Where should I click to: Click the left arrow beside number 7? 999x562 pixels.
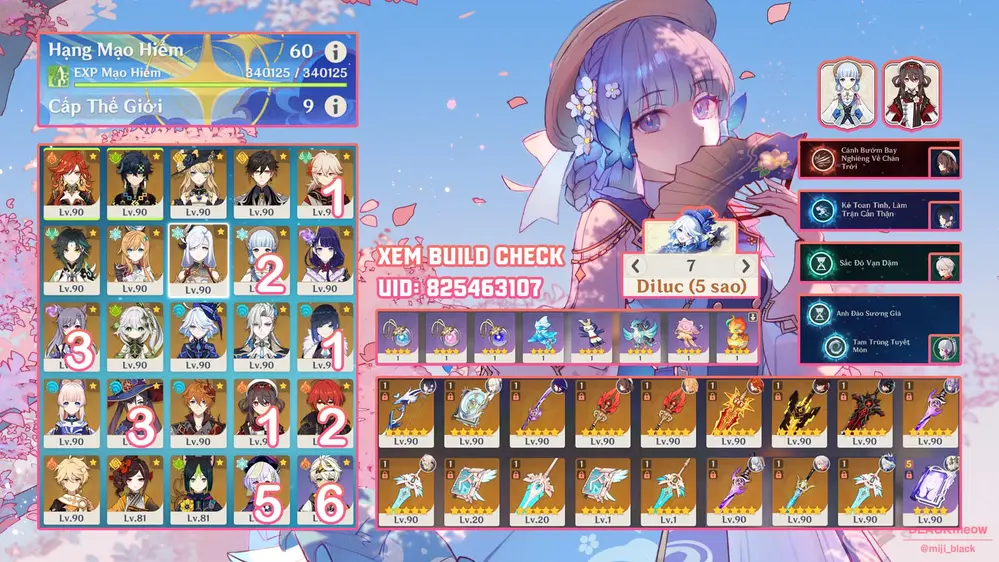[x=634, y=266]
